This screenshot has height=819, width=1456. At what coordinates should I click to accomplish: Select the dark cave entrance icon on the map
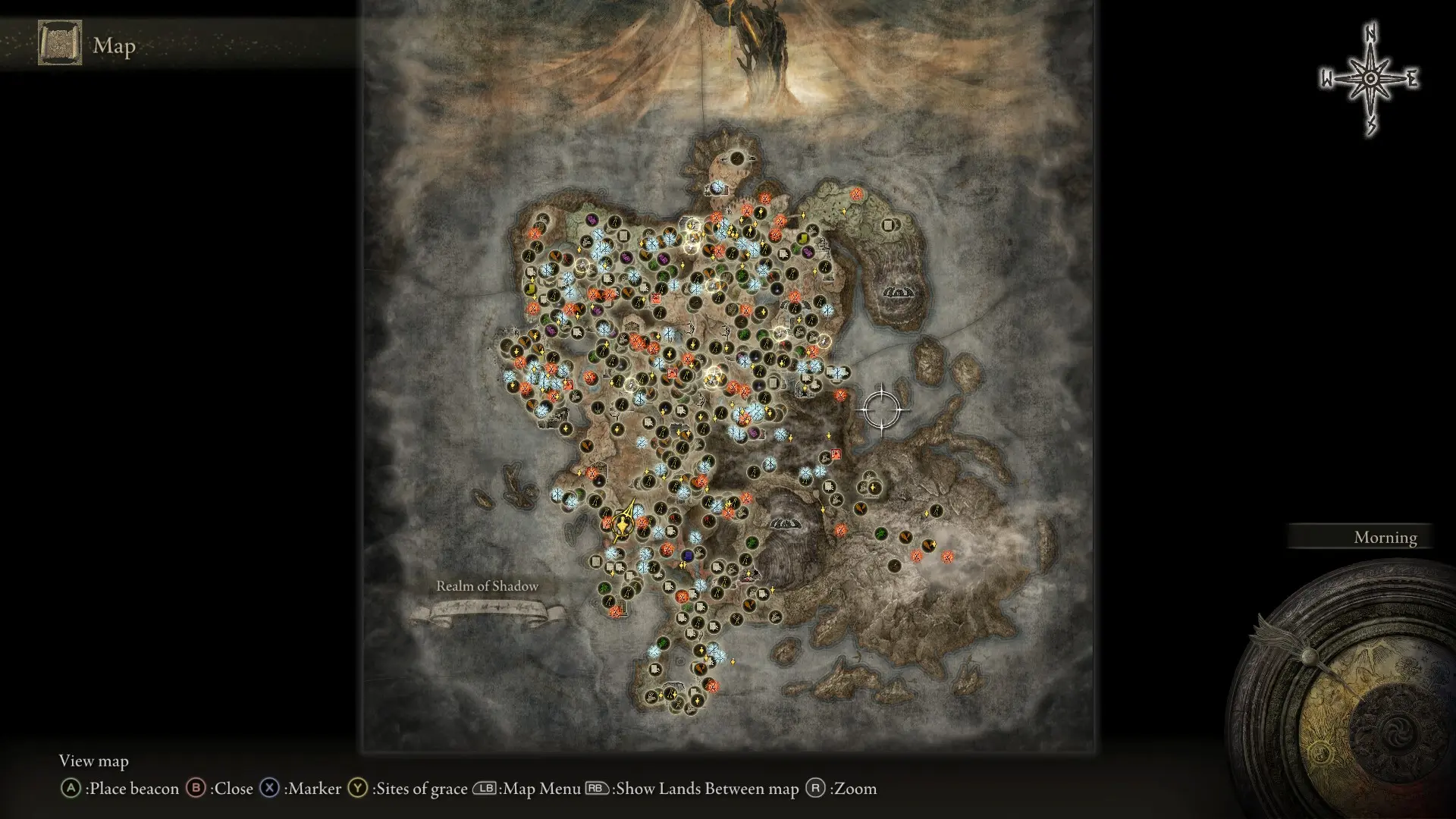click(787, 525)
